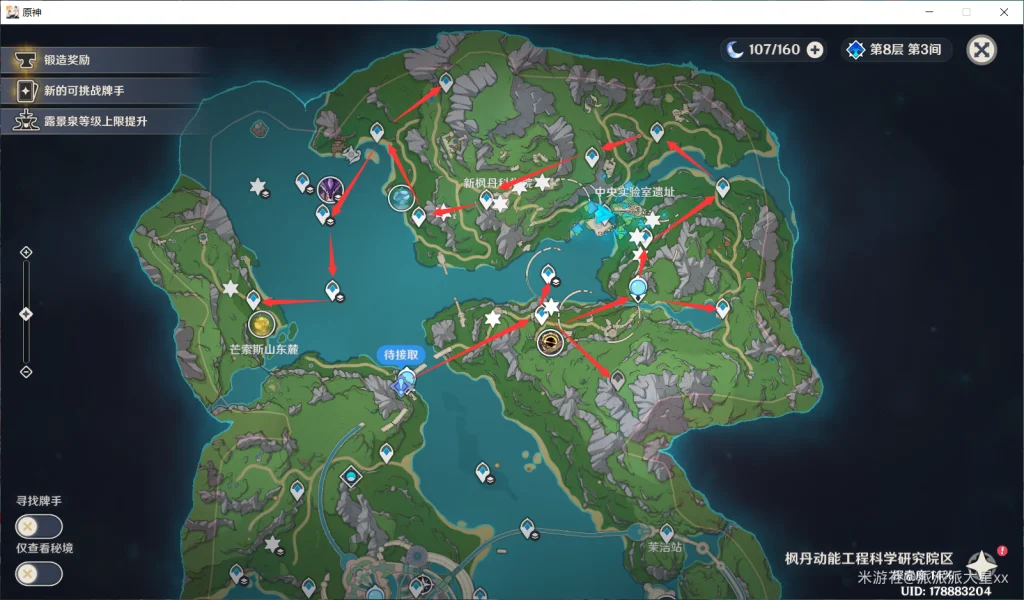Screen dimensions: 1024x600
Task: Close the map with the X button
Action: pyautogui.click(x=983, y=50)
